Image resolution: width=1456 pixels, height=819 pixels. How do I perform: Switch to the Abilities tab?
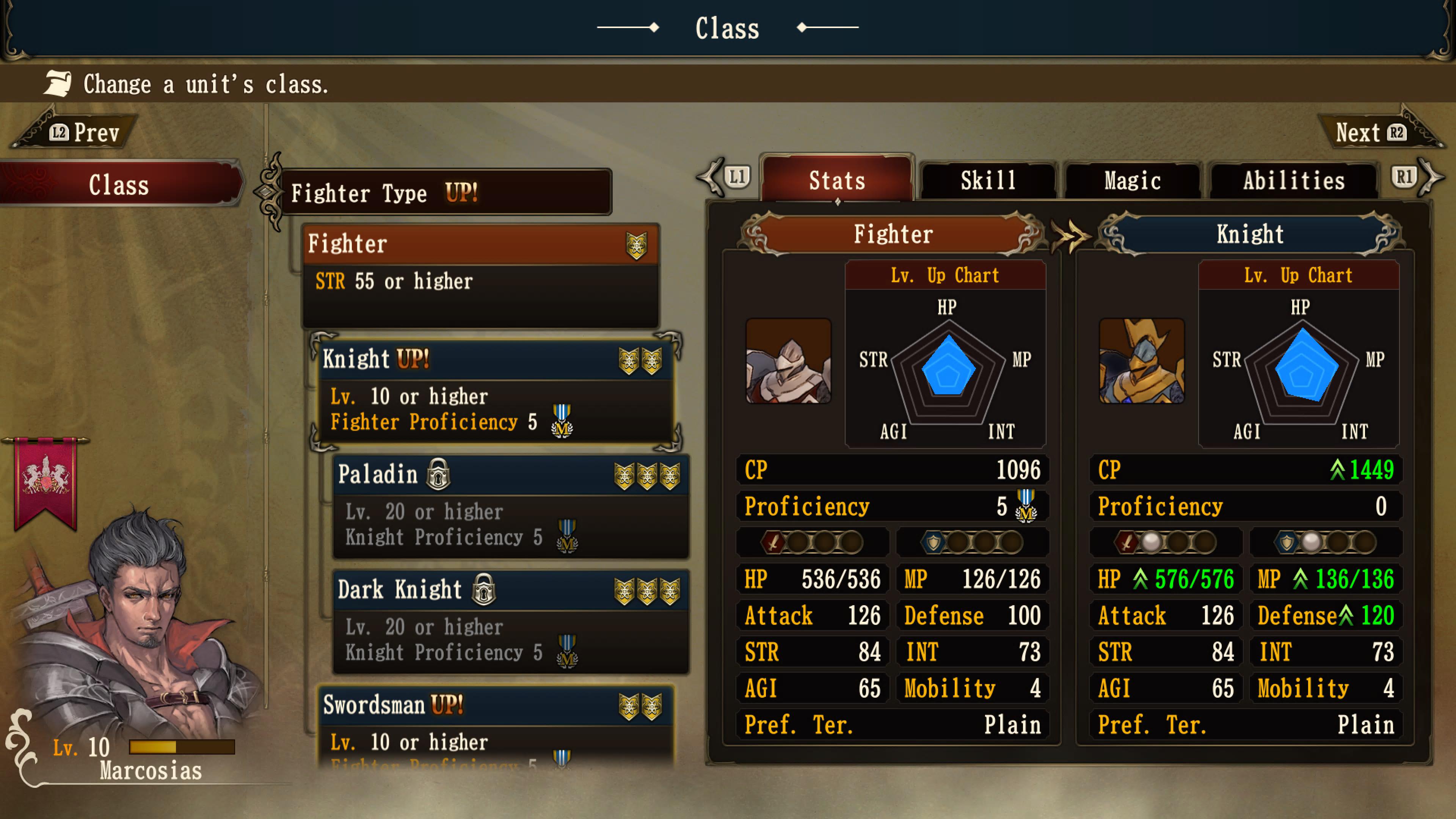(x=1293, y=180)
